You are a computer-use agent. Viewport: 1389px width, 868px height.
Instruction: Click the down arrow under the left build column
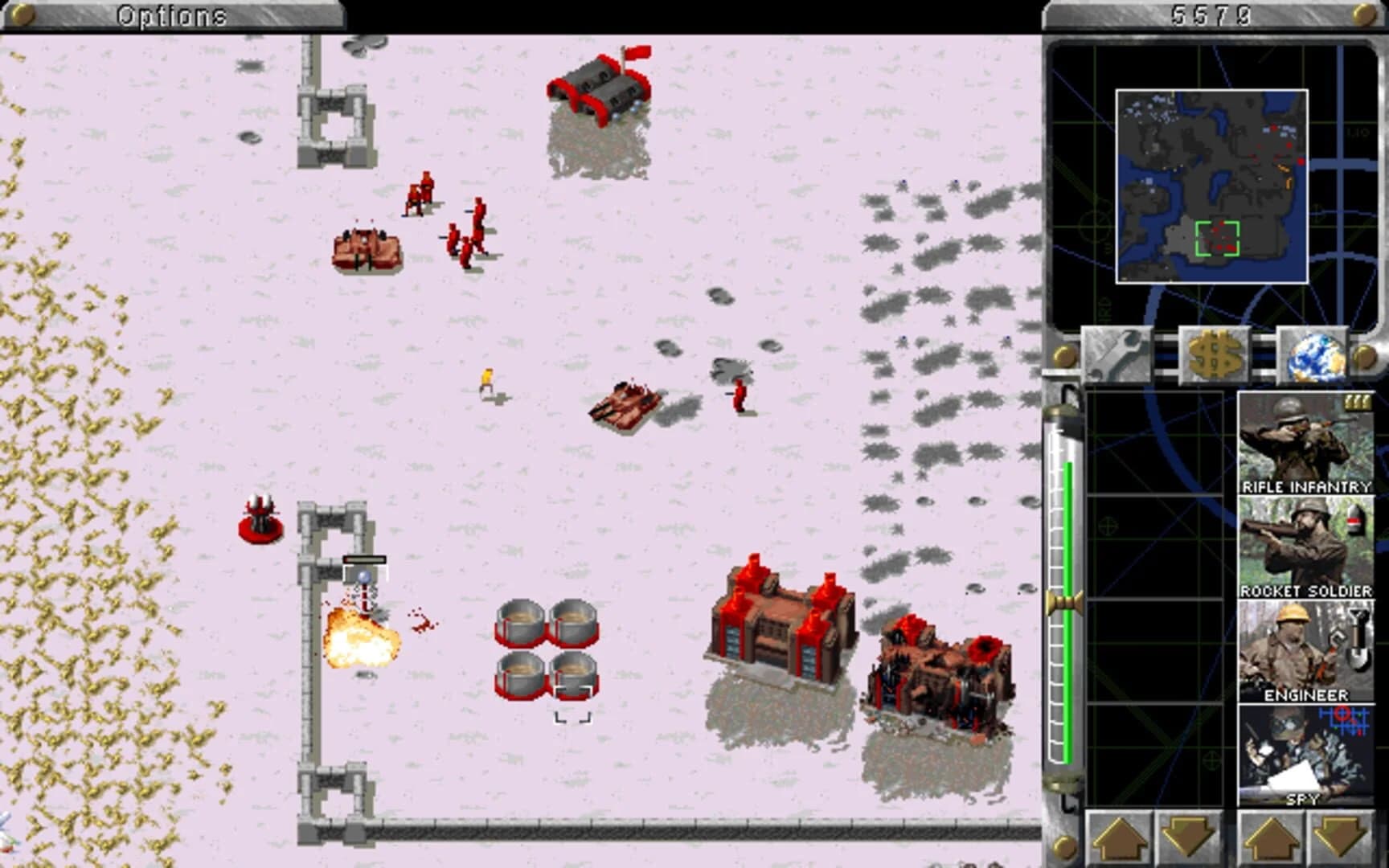(1186, 836)
